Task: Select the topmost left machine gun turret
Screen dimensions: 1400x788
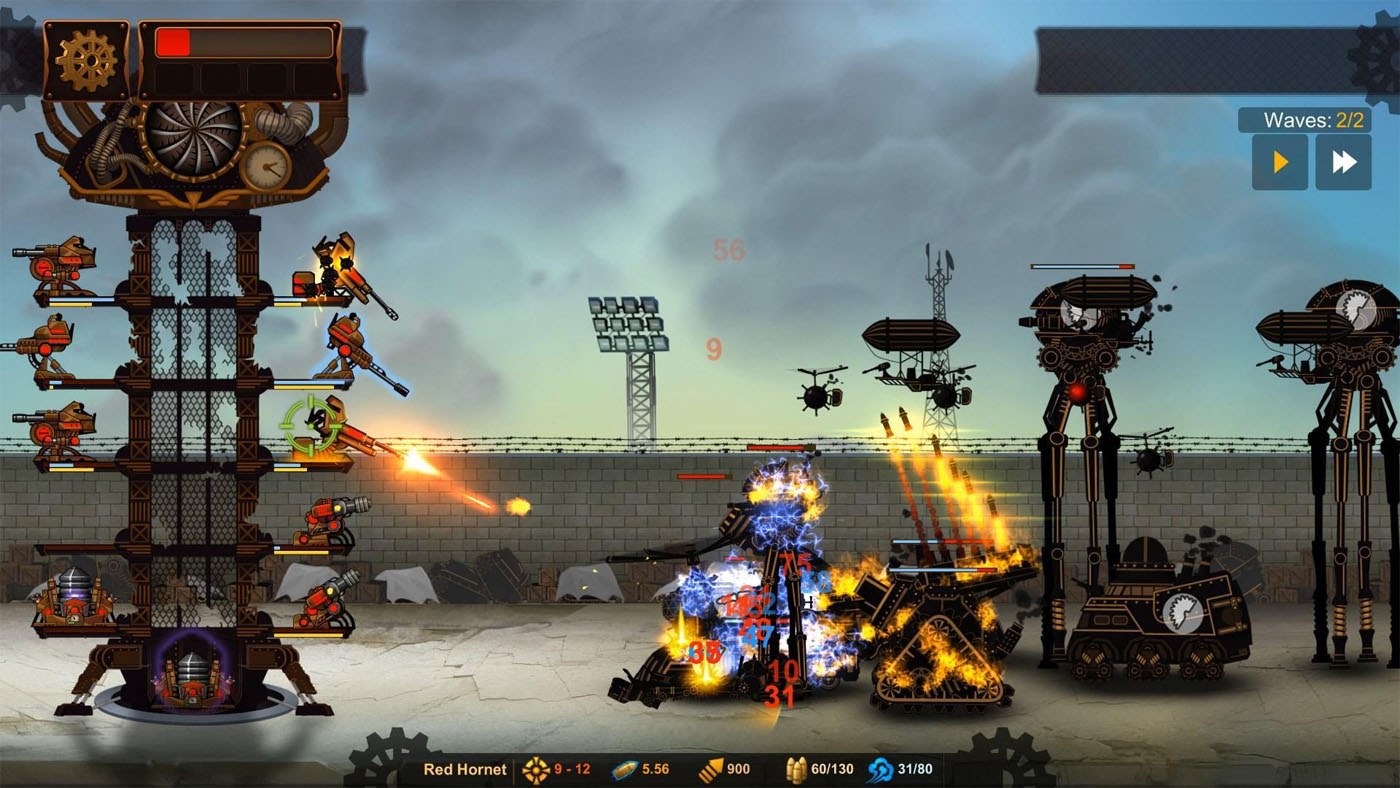Action: pos(55,260)
